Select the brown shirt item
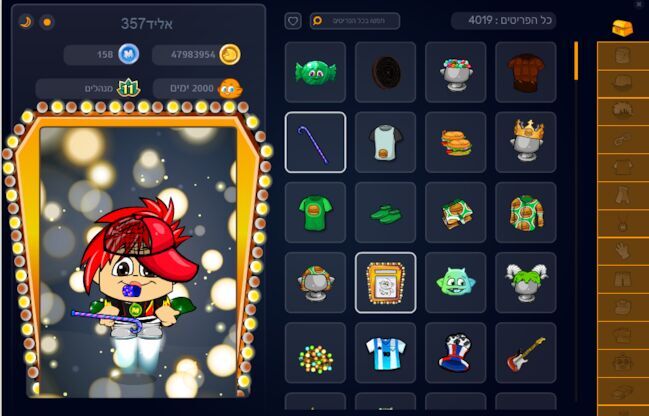The width and height of the screenshot is (649, 416). [x=525, y=72]
